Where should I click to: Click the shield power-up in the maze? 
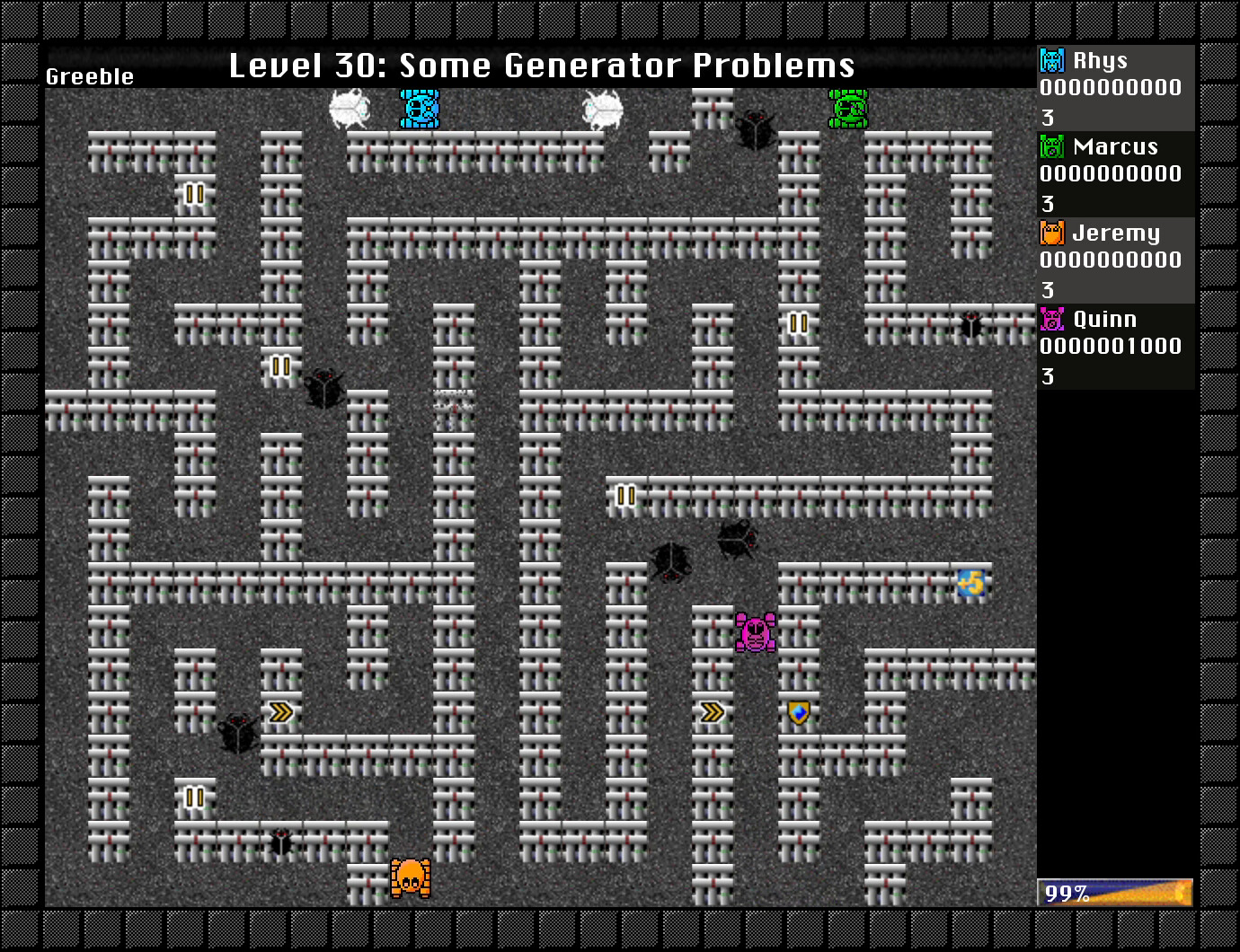(x=798, y=711)
